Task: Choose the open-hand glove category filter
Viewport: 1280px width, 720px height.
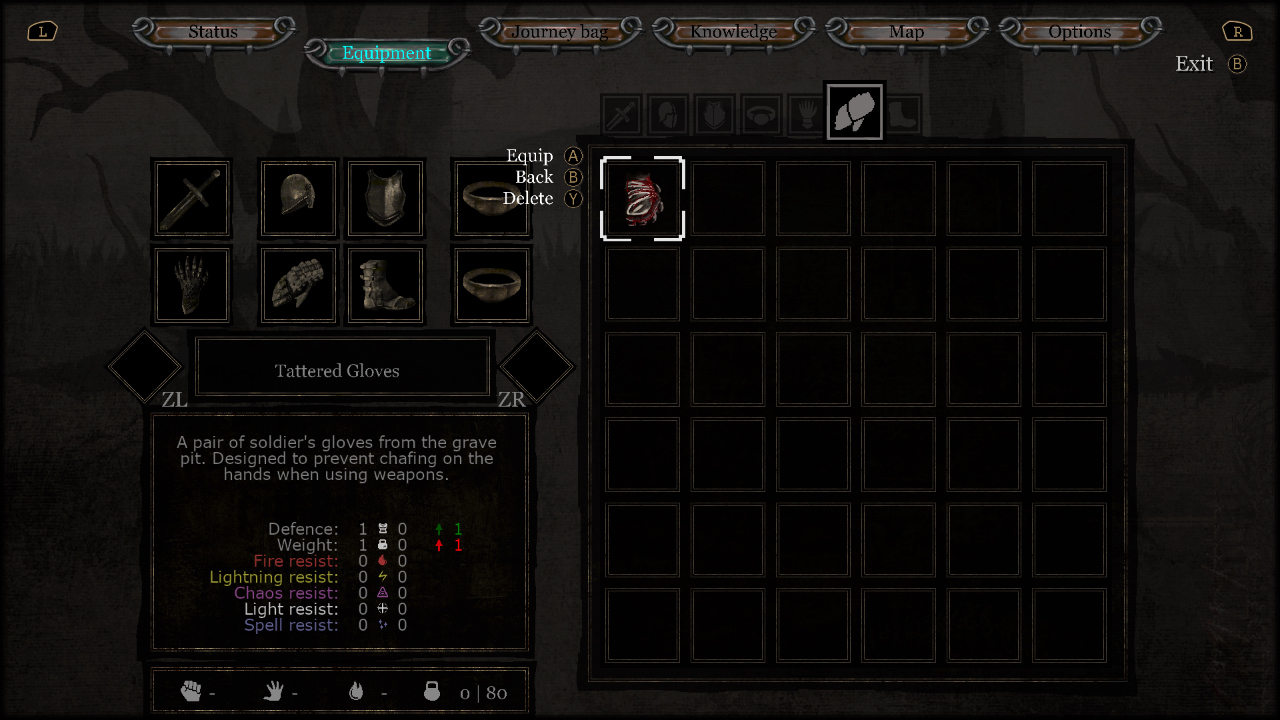Action: pos(808,115)
